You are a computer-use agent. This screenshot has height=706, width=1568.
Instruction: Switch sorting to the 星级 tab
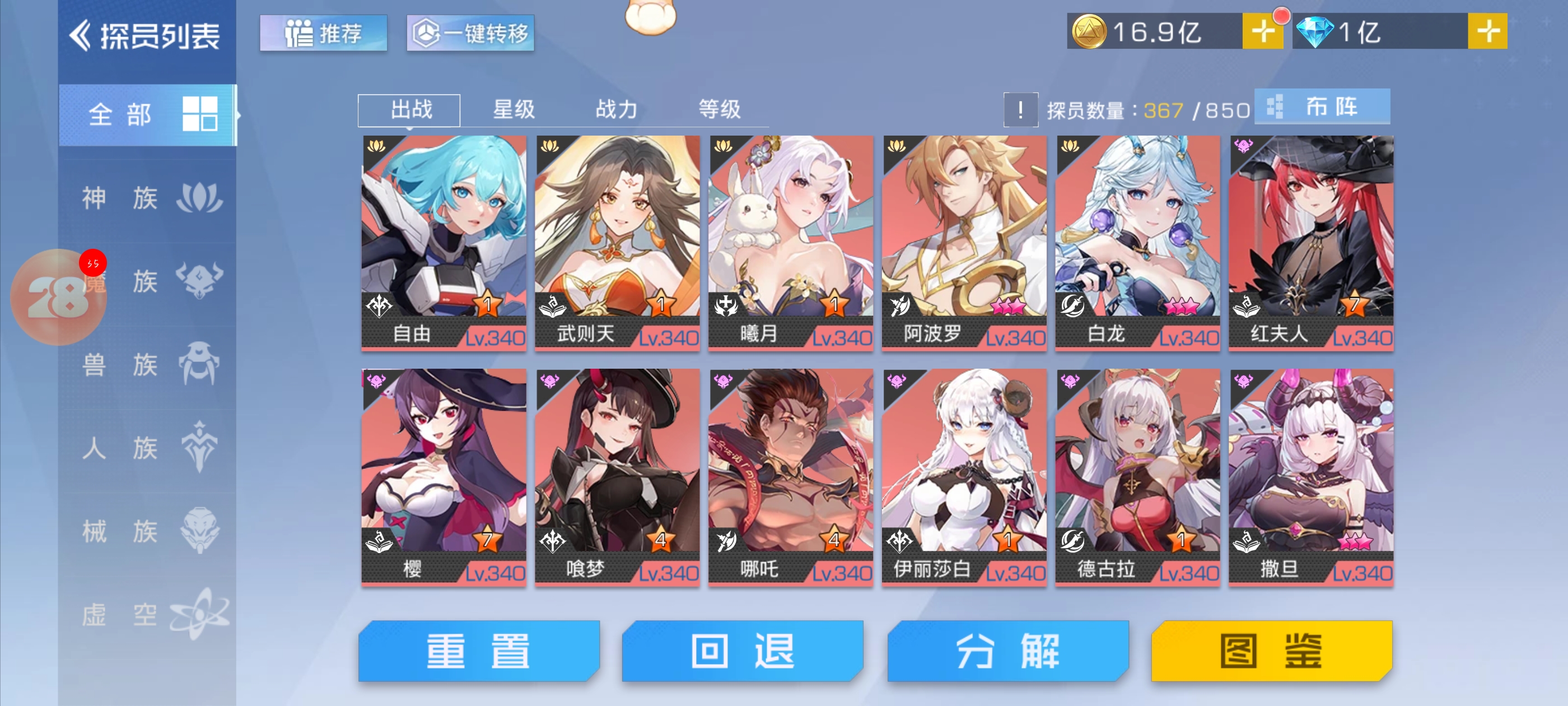coord(513,110)
